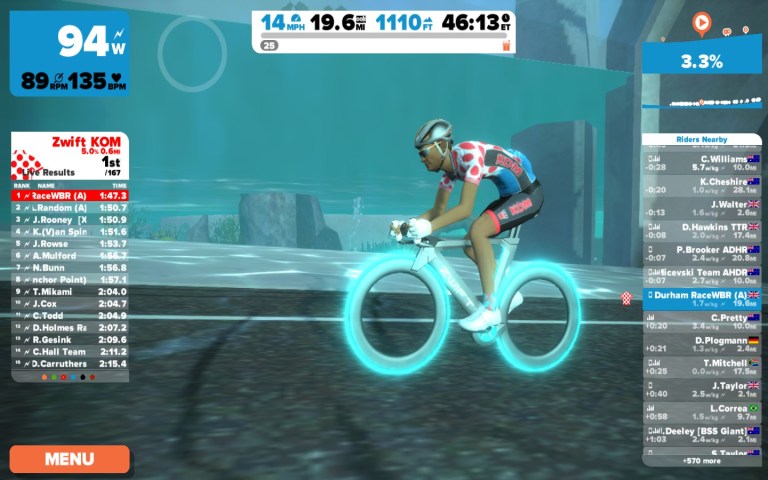Open the orange MENU button
Screen dimensions: 768x480
point(70,459)
